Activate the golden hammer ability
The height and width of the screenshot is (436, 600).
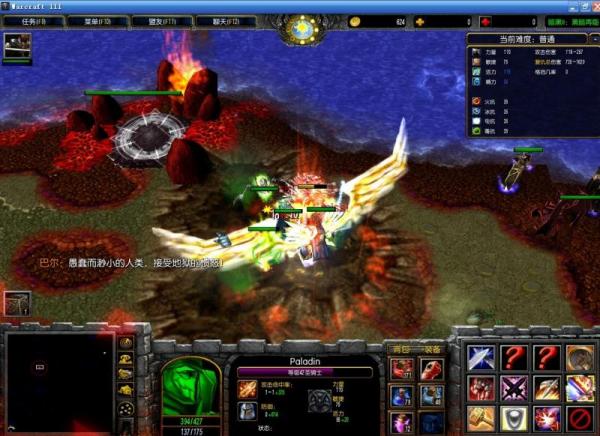[480, 418]
